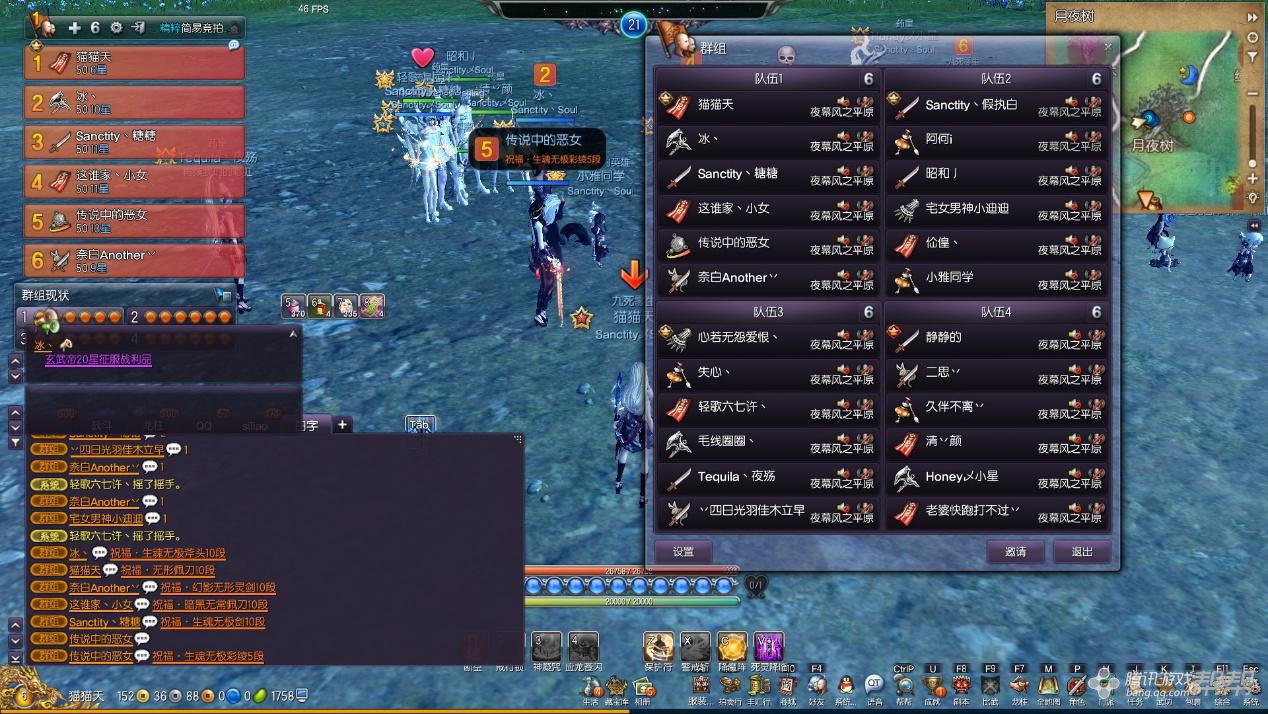Click the 邀请 invite button
The width and height of the screenshot is (1268, 714).
1015,551
